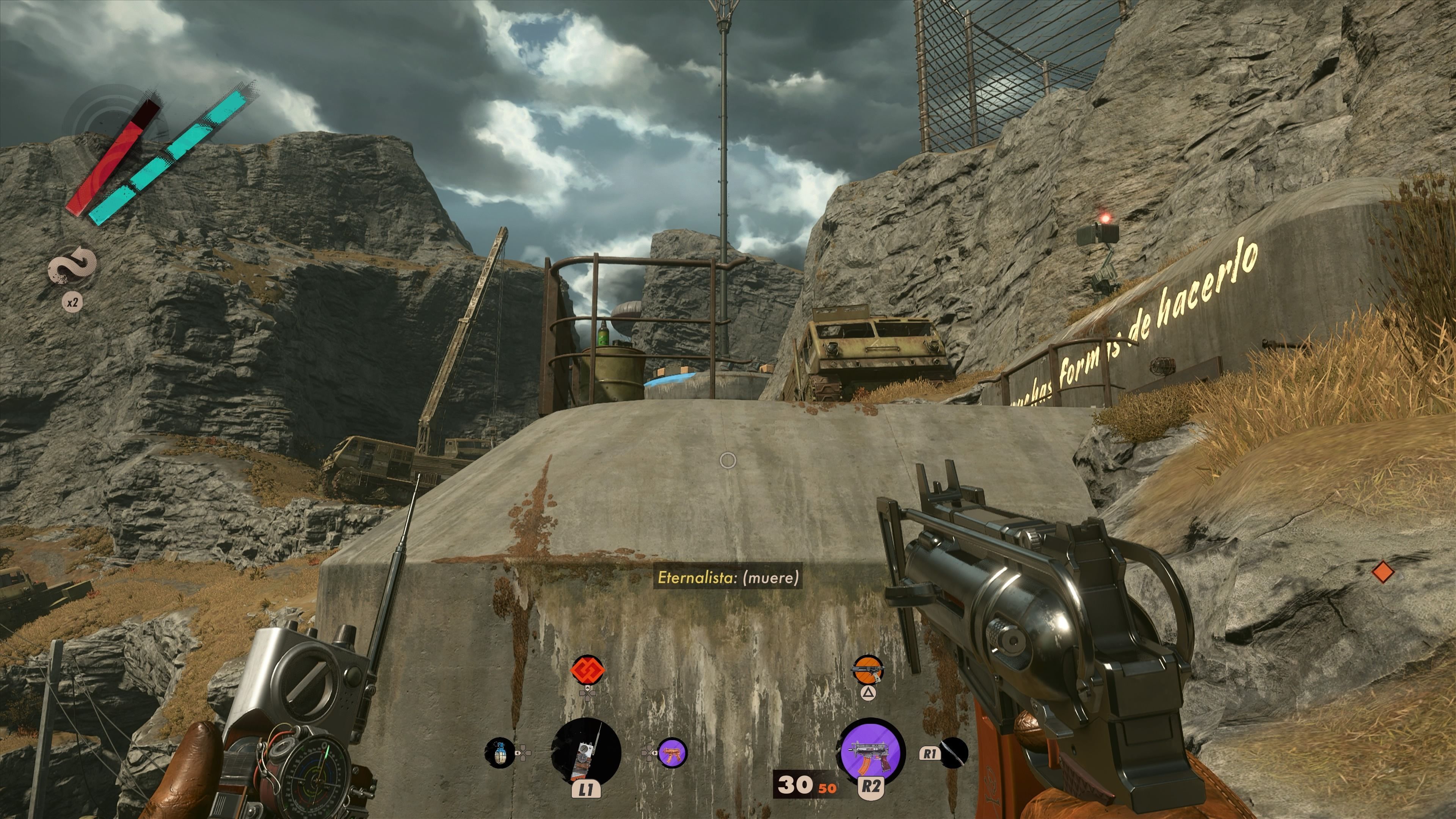Select the large equipped SMG icon near ammo

pyautogui.click(x=871, y=752)
